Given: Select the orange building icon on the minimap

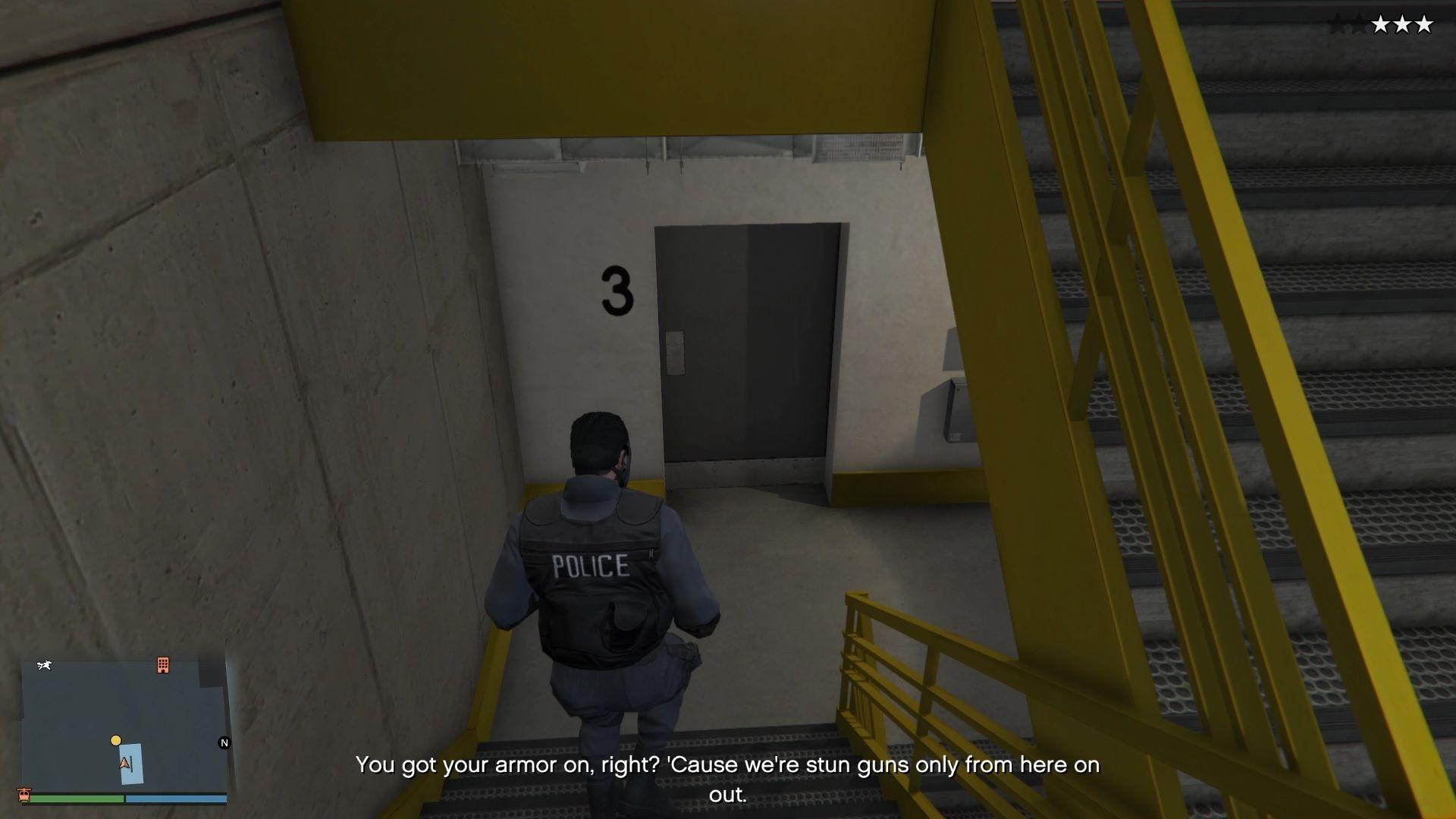Looking at the screenshot, I should pyautogui.click(x=162, y=665).
